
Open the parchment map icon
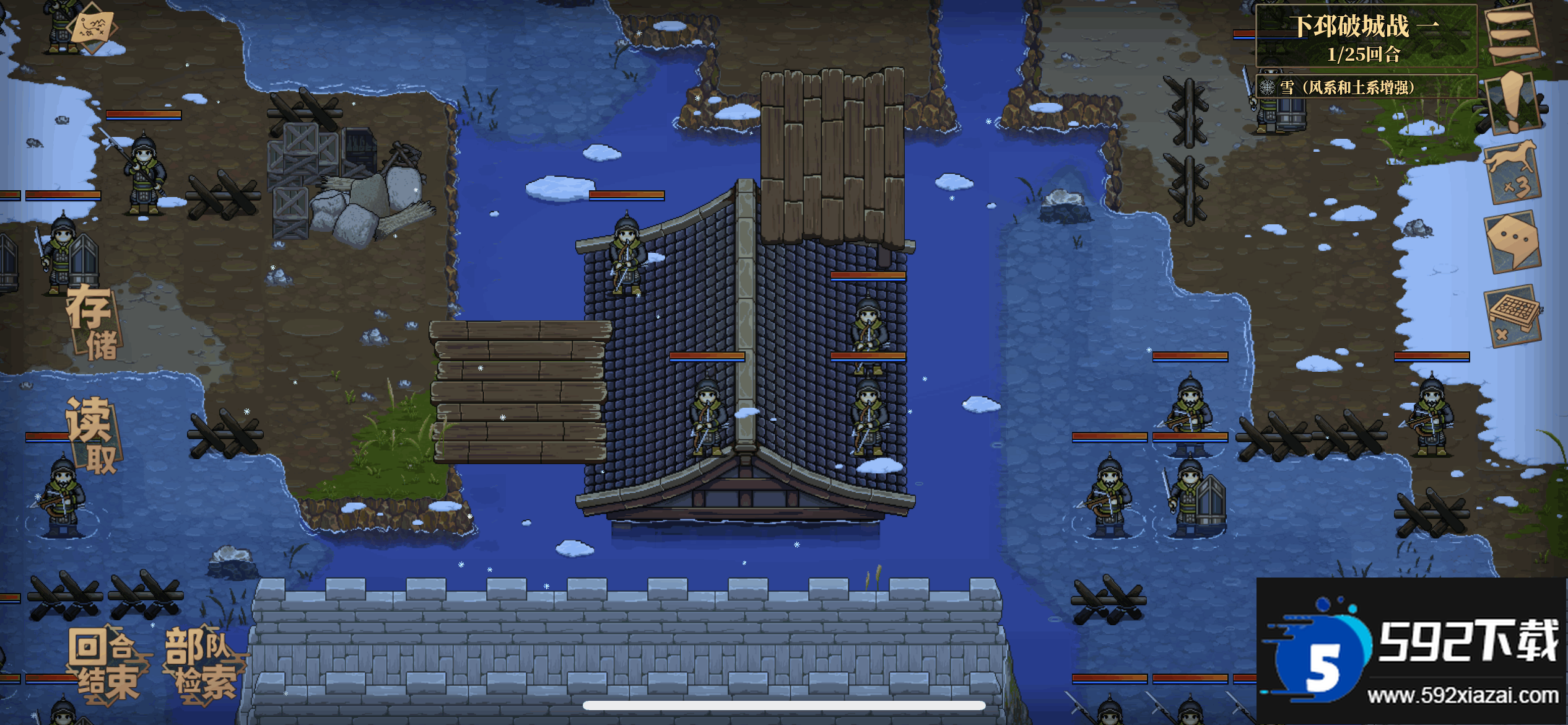pos(93,27)
